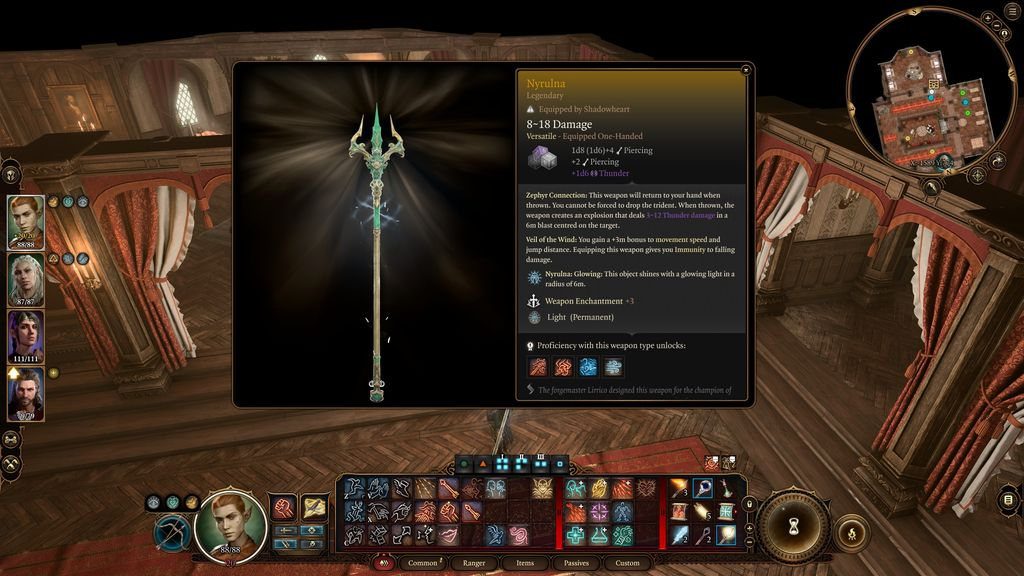Use the torch item in the hotbar

pyautogui.click(x=680, y=488)
